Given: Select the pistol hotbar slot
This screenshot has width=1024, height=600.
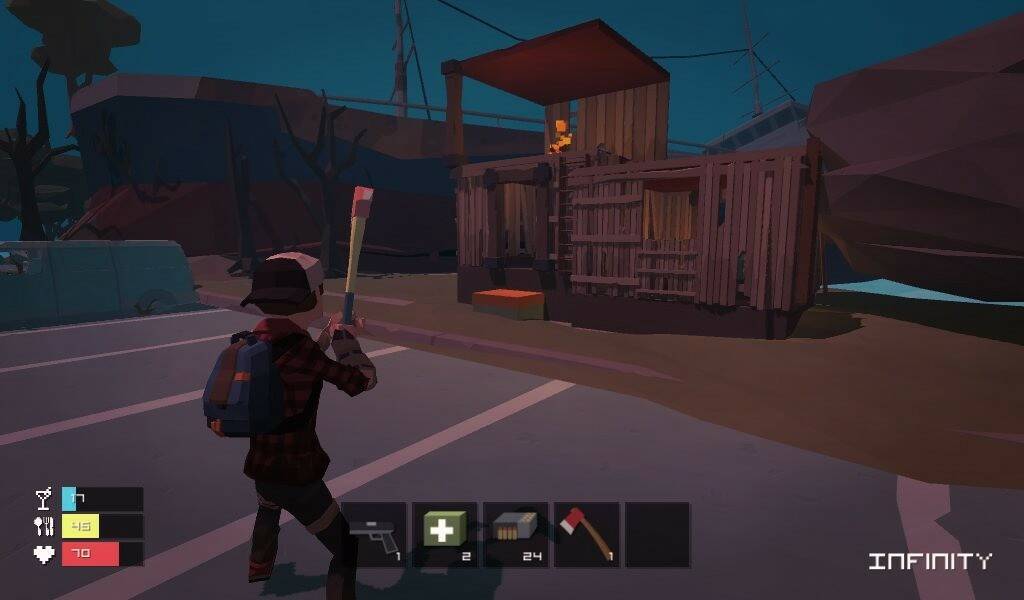Looking at the screenshot, I should [x=376, y=534].
